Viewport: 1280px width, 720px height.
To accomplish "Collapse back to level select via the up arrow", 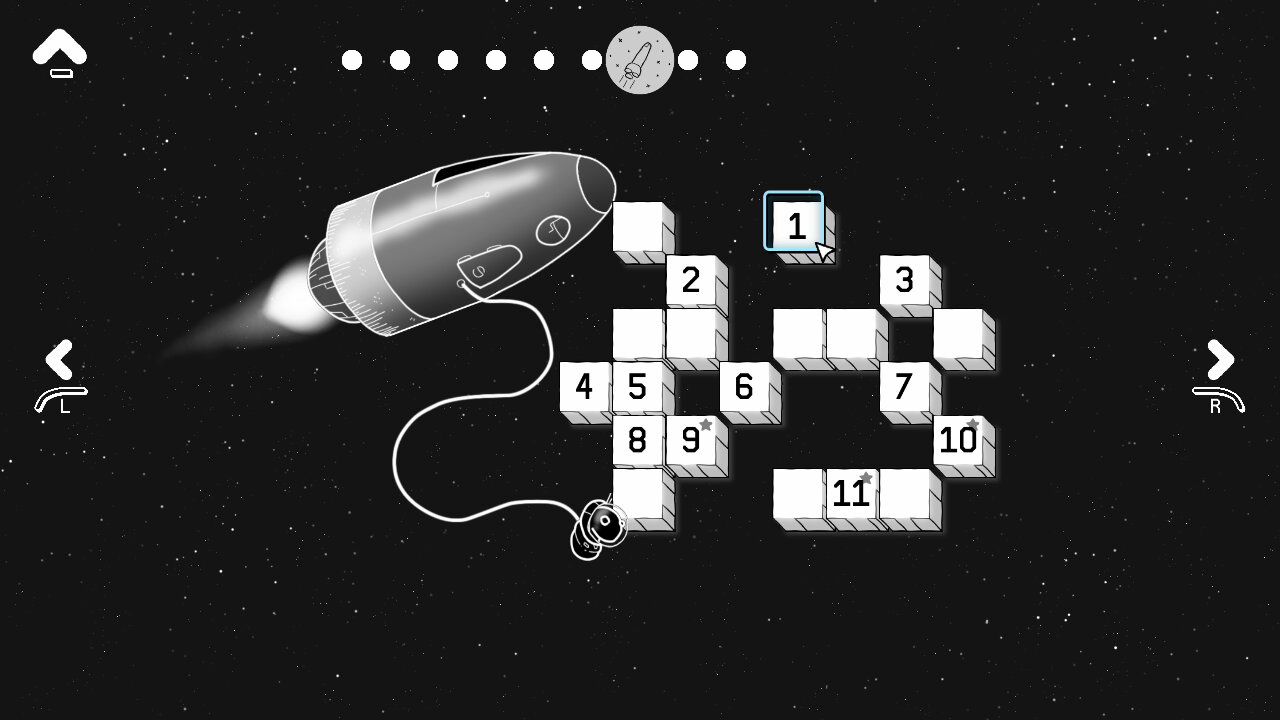I will point(58,45).
